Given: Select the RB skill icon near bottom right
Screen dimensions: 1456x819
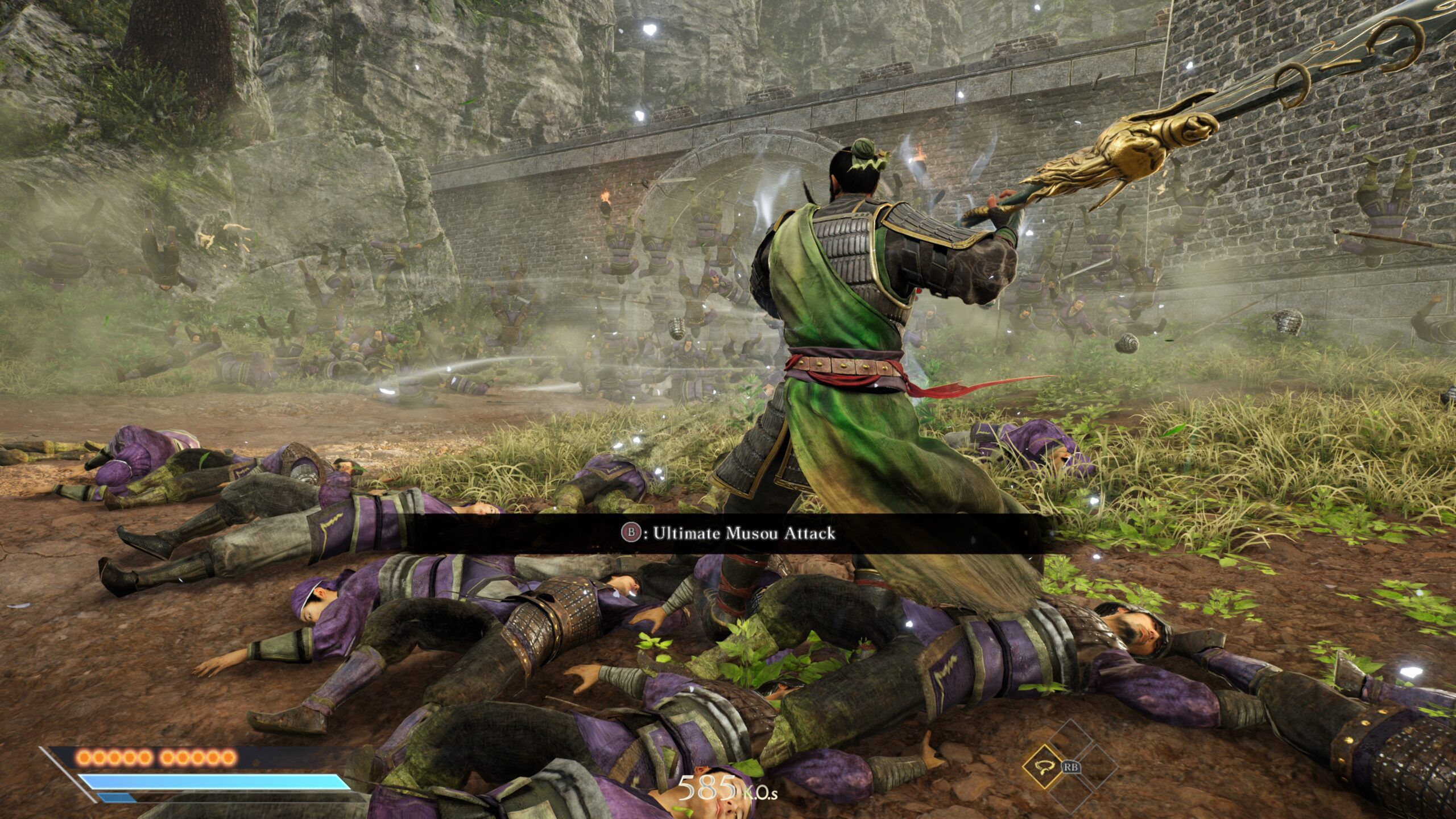Looking at the screenshot, I should (1072, 767).
